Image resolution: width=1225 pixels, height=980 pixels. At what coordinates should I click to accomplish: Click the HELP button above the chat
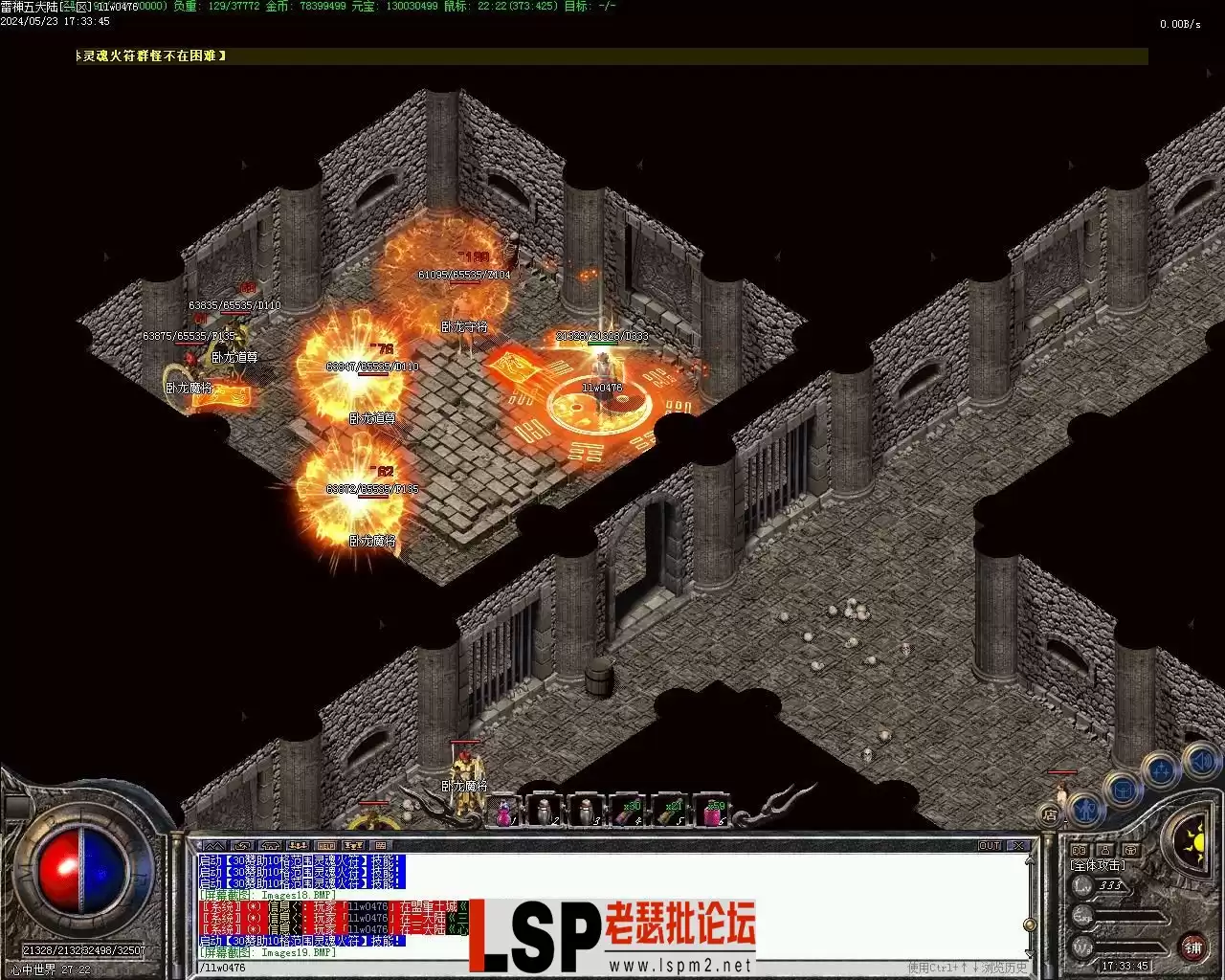325,846
